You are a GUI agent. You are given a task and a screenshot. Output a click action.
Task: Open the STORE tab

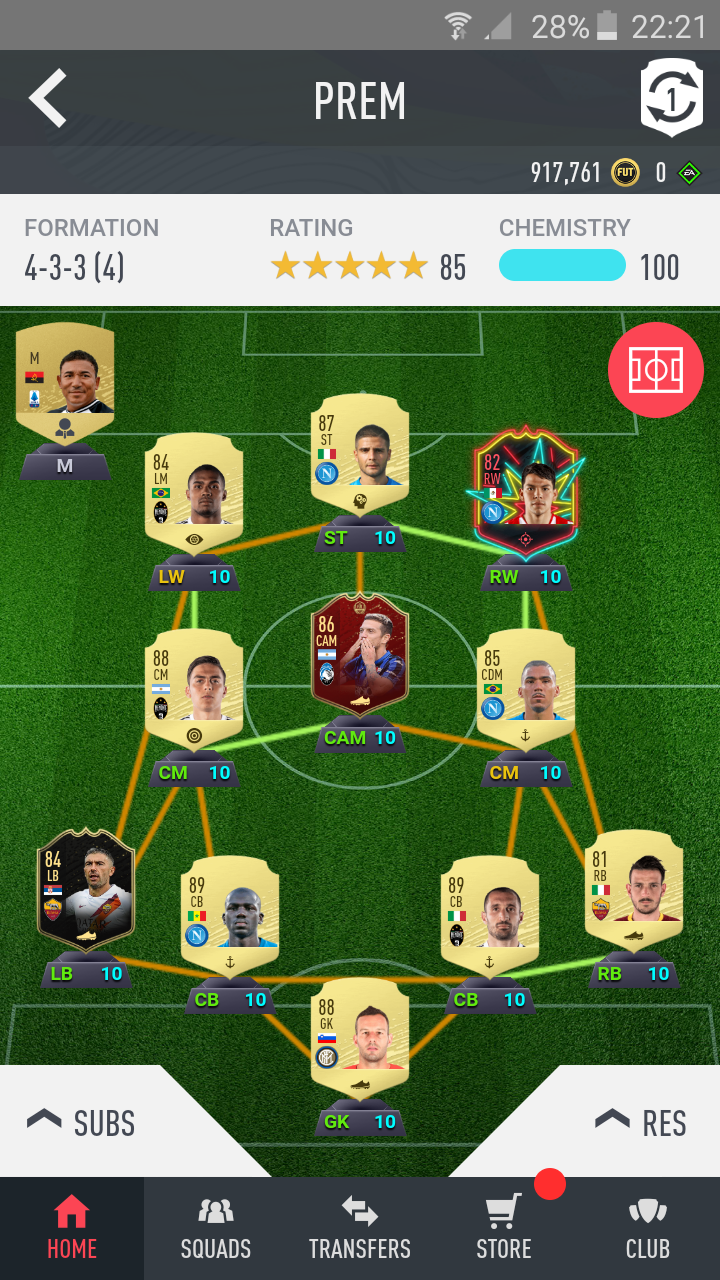504,1229
